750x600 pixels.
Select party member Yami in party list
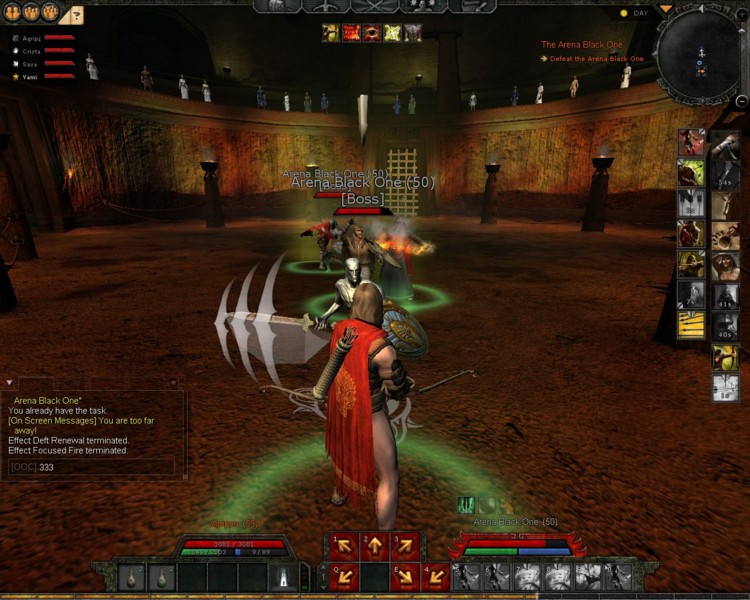click(x=30, y=76)
